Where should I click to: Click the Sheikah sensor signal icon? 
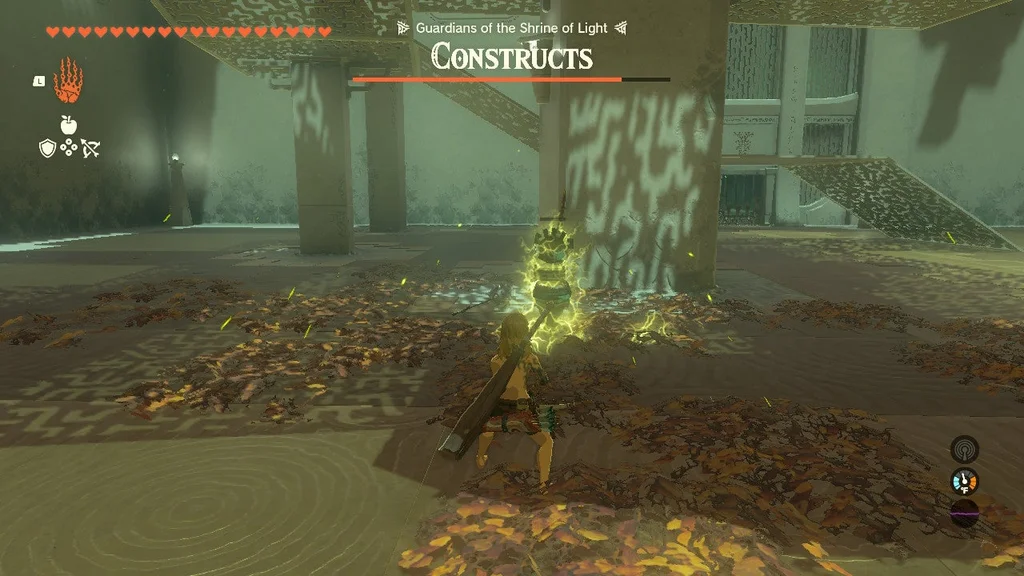click(x=964, y=449)
